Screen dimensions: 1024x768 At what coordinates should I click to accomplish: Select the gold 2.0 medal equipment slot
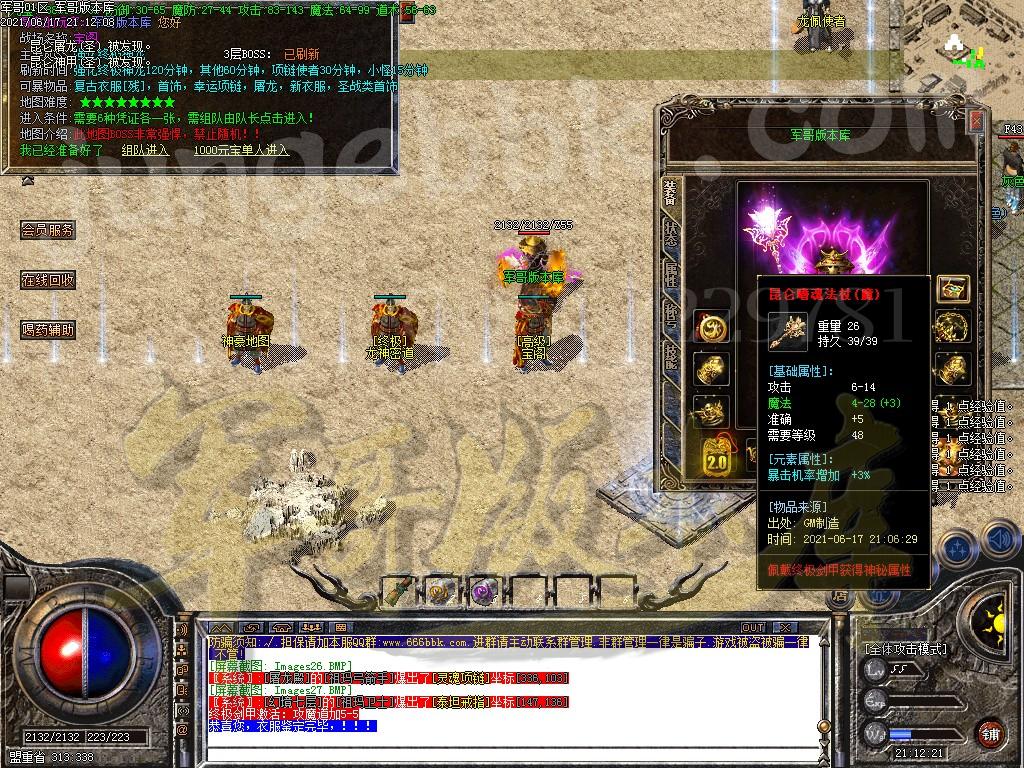(716, 459)
